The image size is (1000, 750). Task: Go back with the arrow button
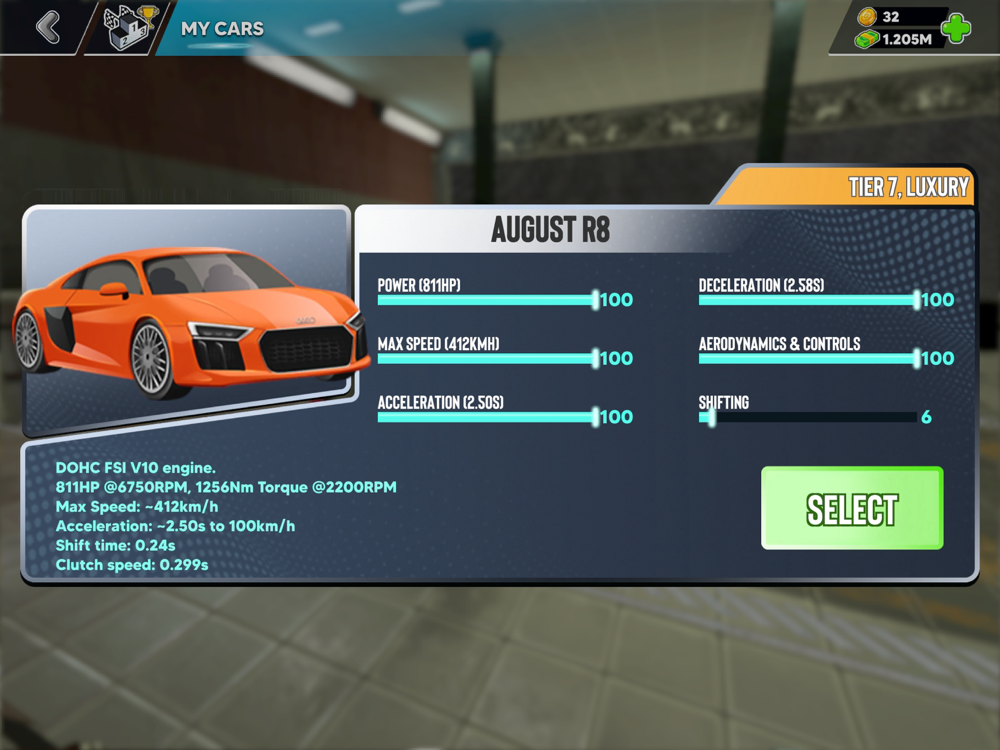pos(48,27)
